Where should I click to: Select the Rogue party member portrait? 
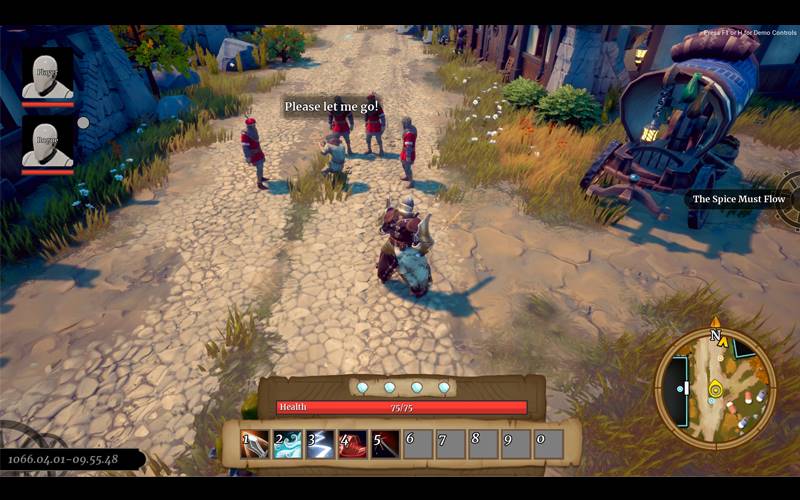48,143
